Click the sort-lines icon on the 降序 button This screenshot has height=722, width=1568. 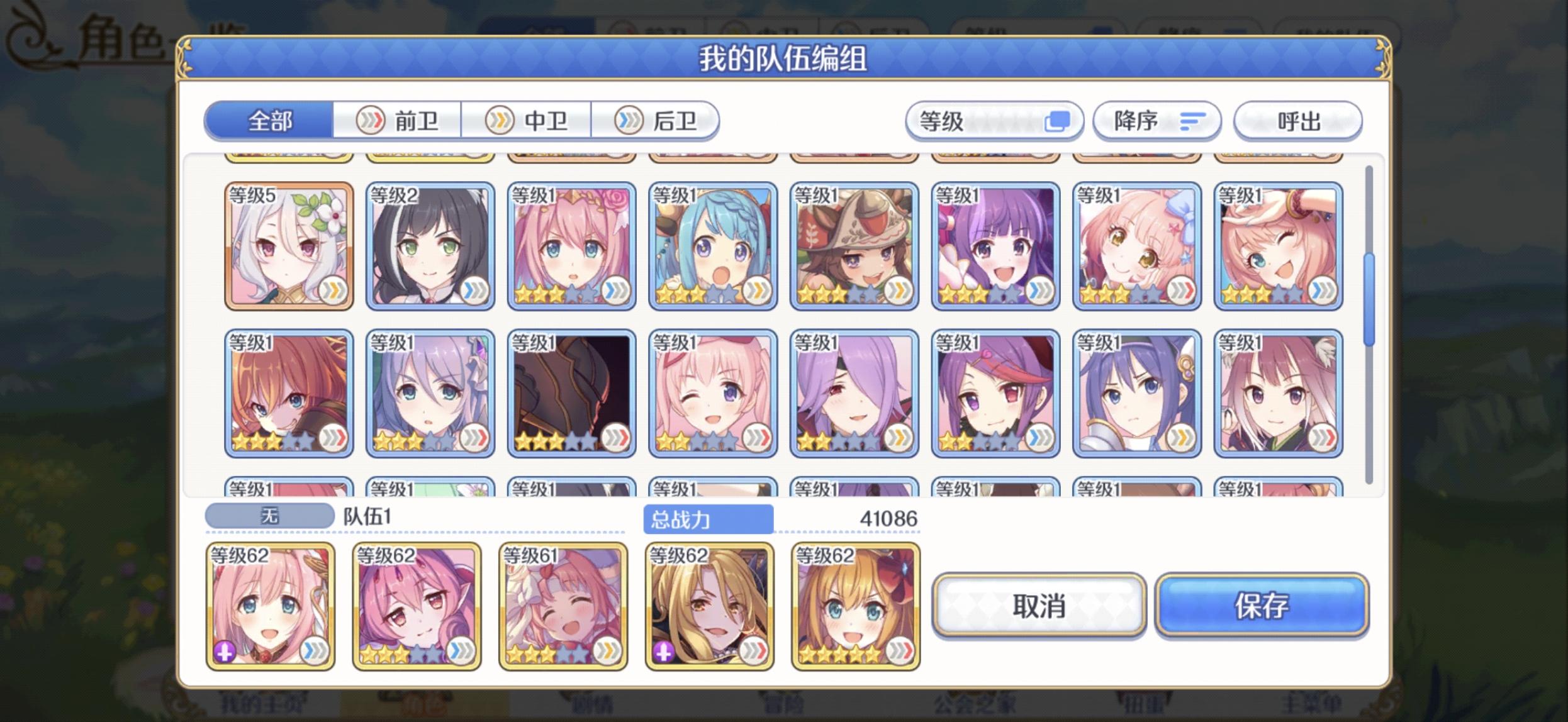tap(1192, 121)
